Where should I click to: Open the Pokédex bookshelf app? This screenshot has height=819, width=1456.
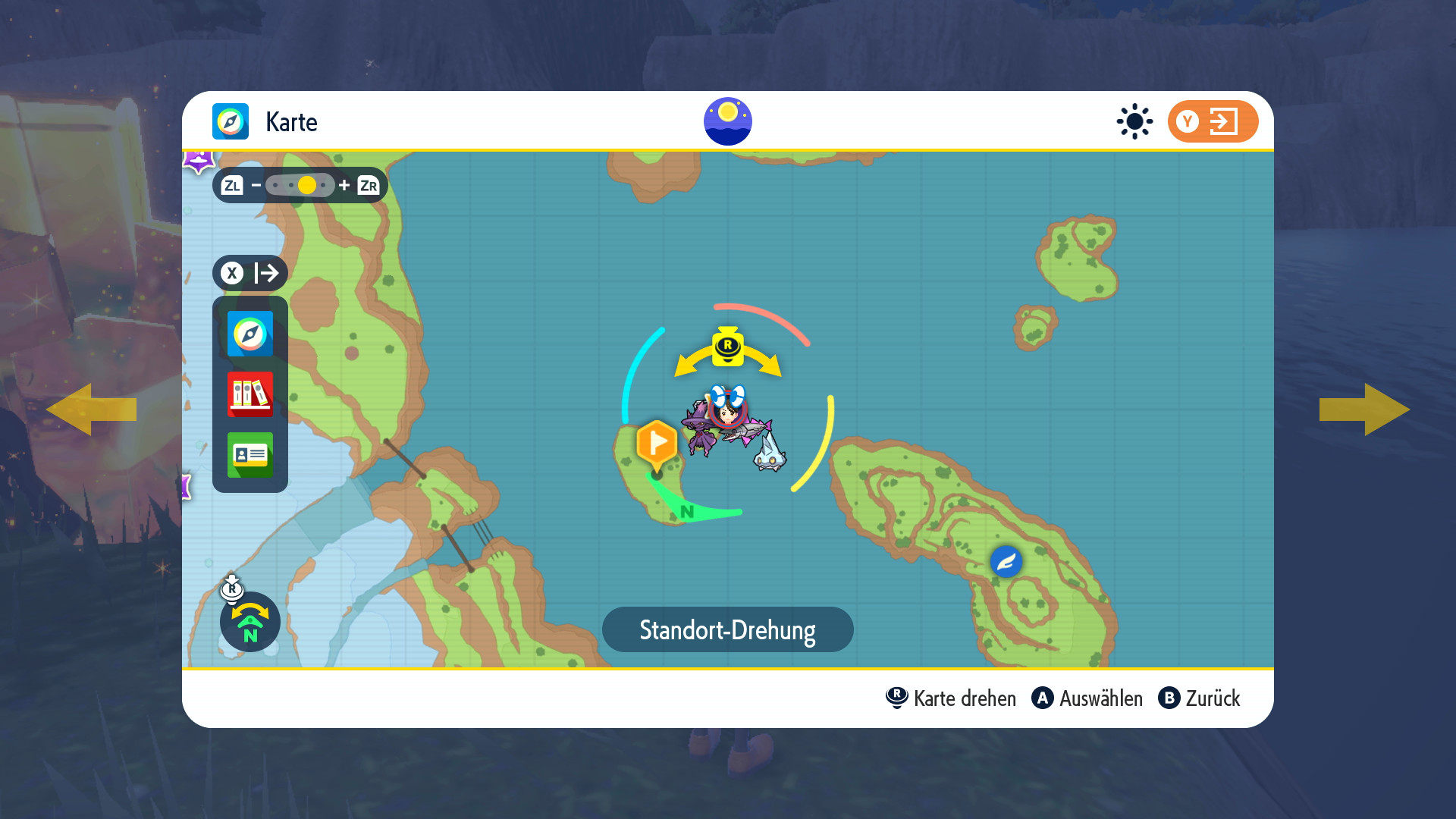(250, 394)
